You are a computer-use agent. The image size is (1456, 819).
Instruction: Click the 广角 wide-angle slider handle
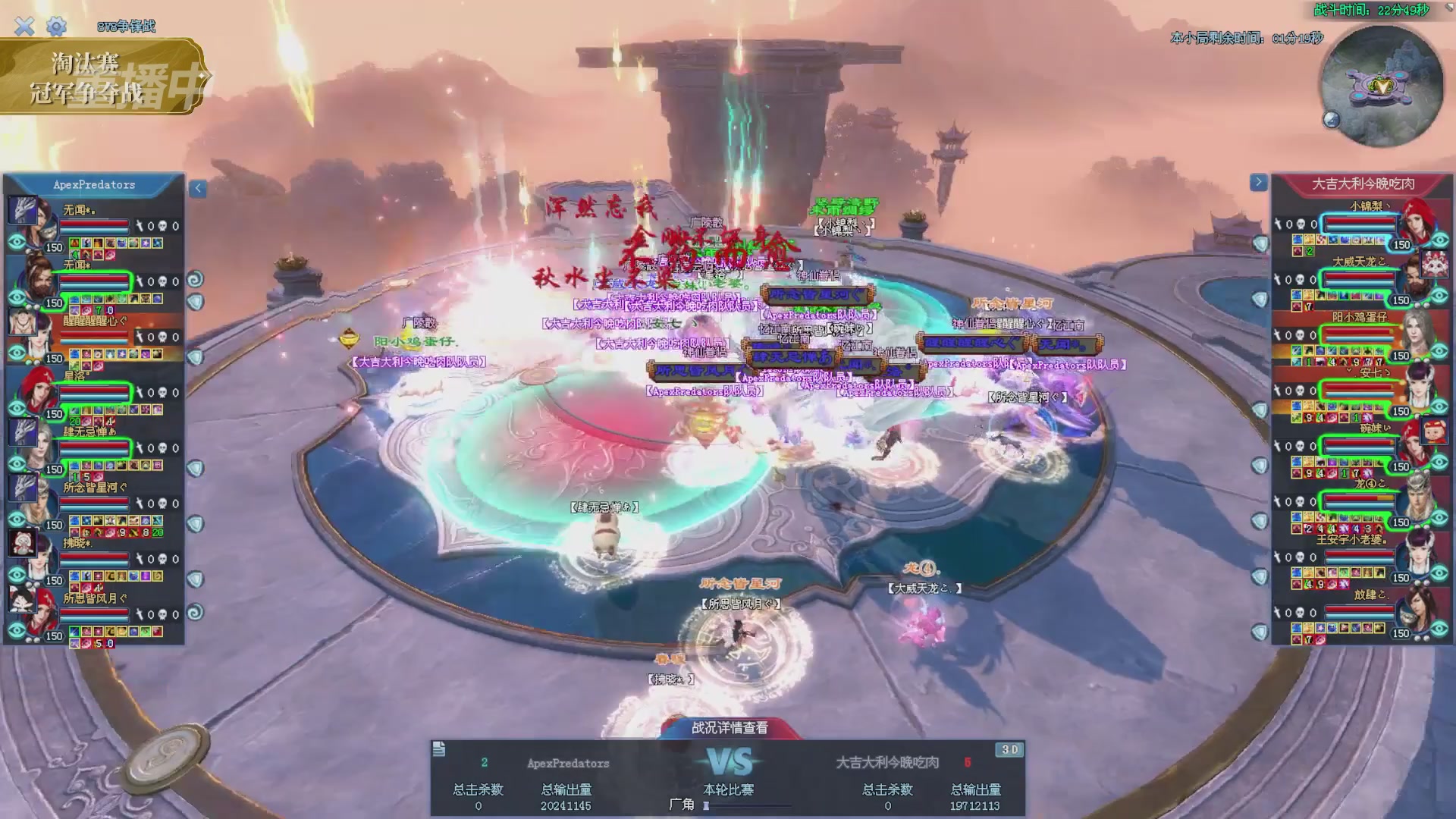pyautogui.click(x=706, y=805)
